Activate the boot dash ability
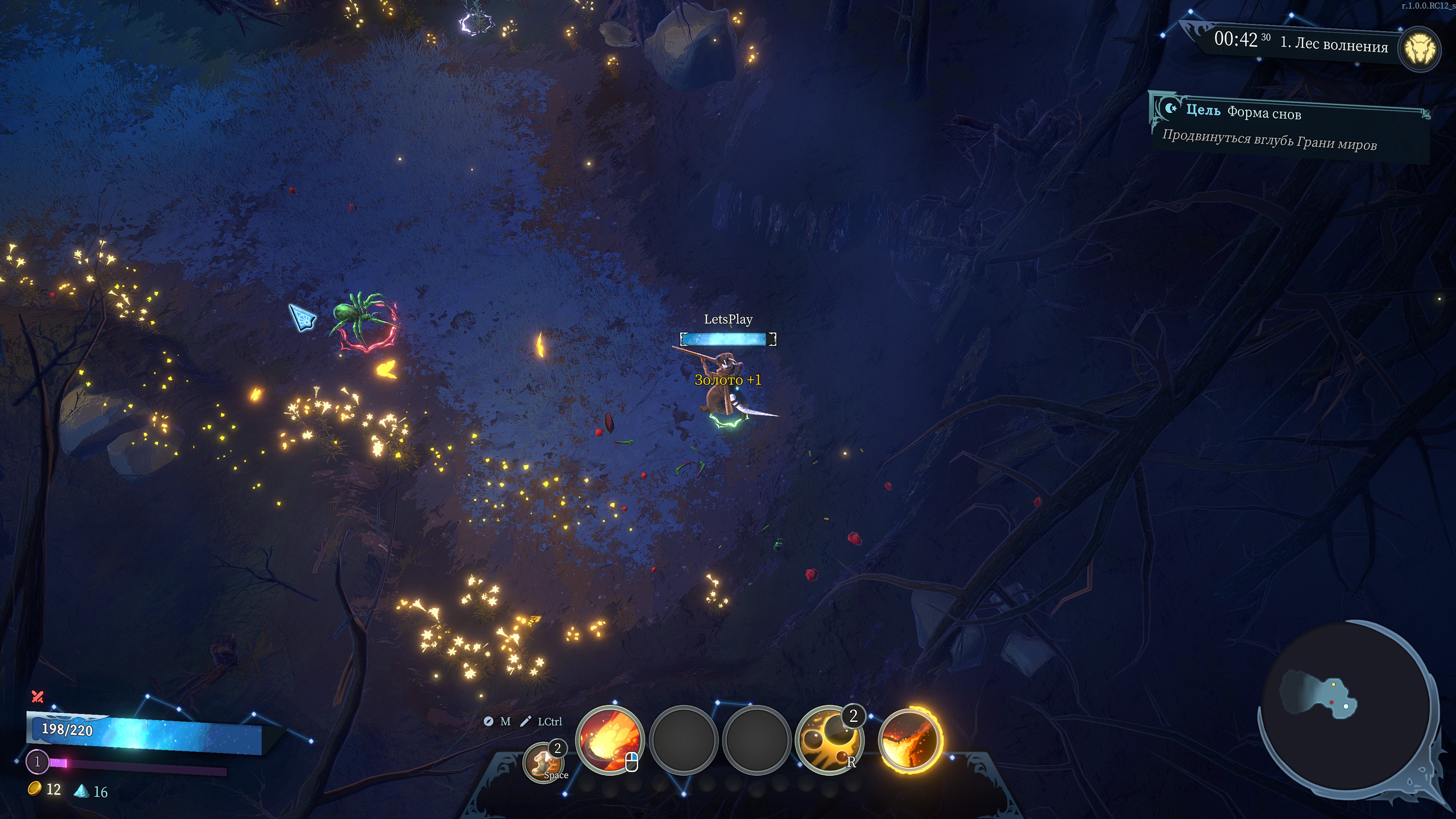The width and height of the screenshot is (1456, 819). 544,762
